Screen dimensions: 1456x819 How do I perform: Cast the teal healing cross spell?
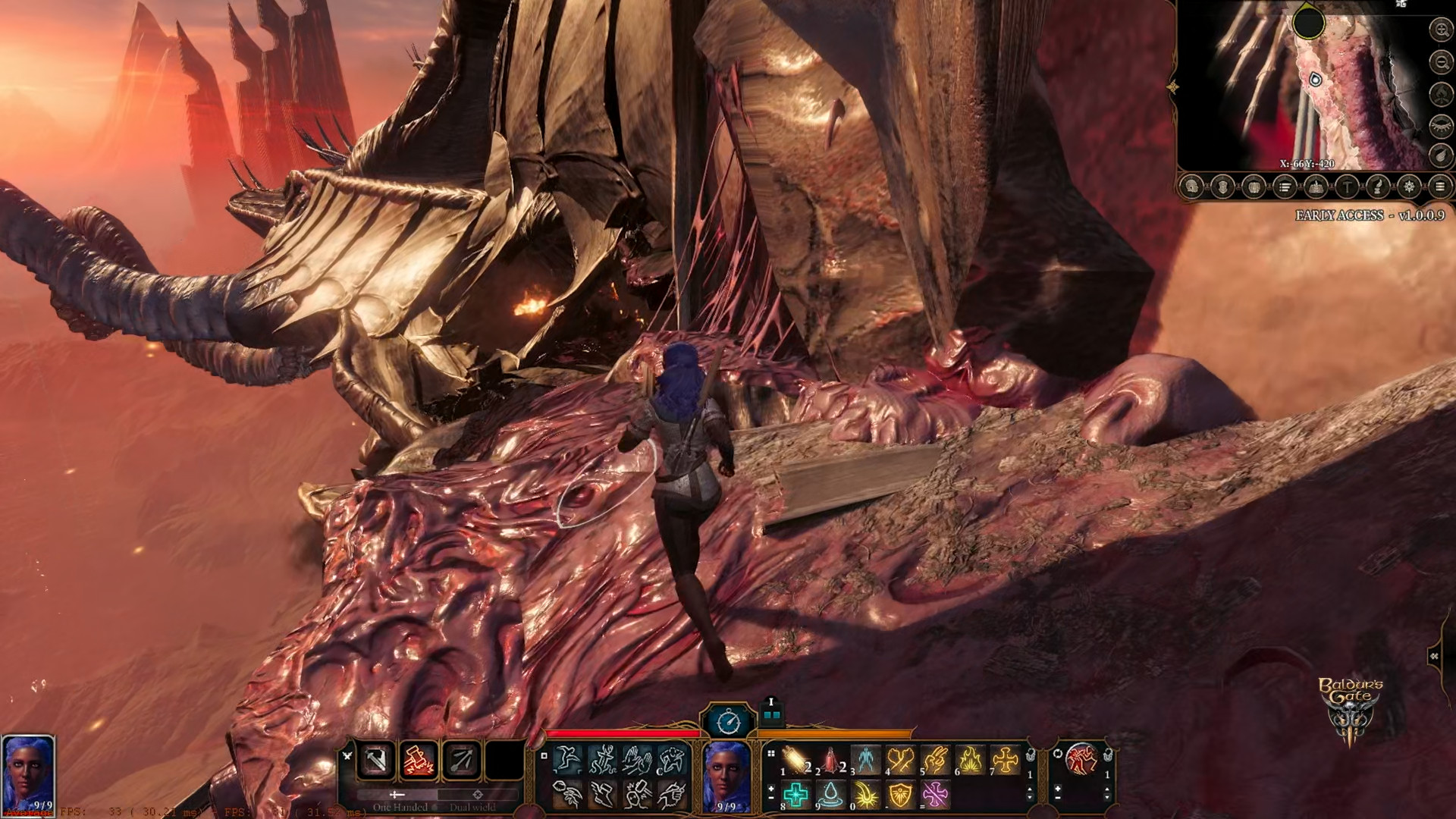click(796, 795)
